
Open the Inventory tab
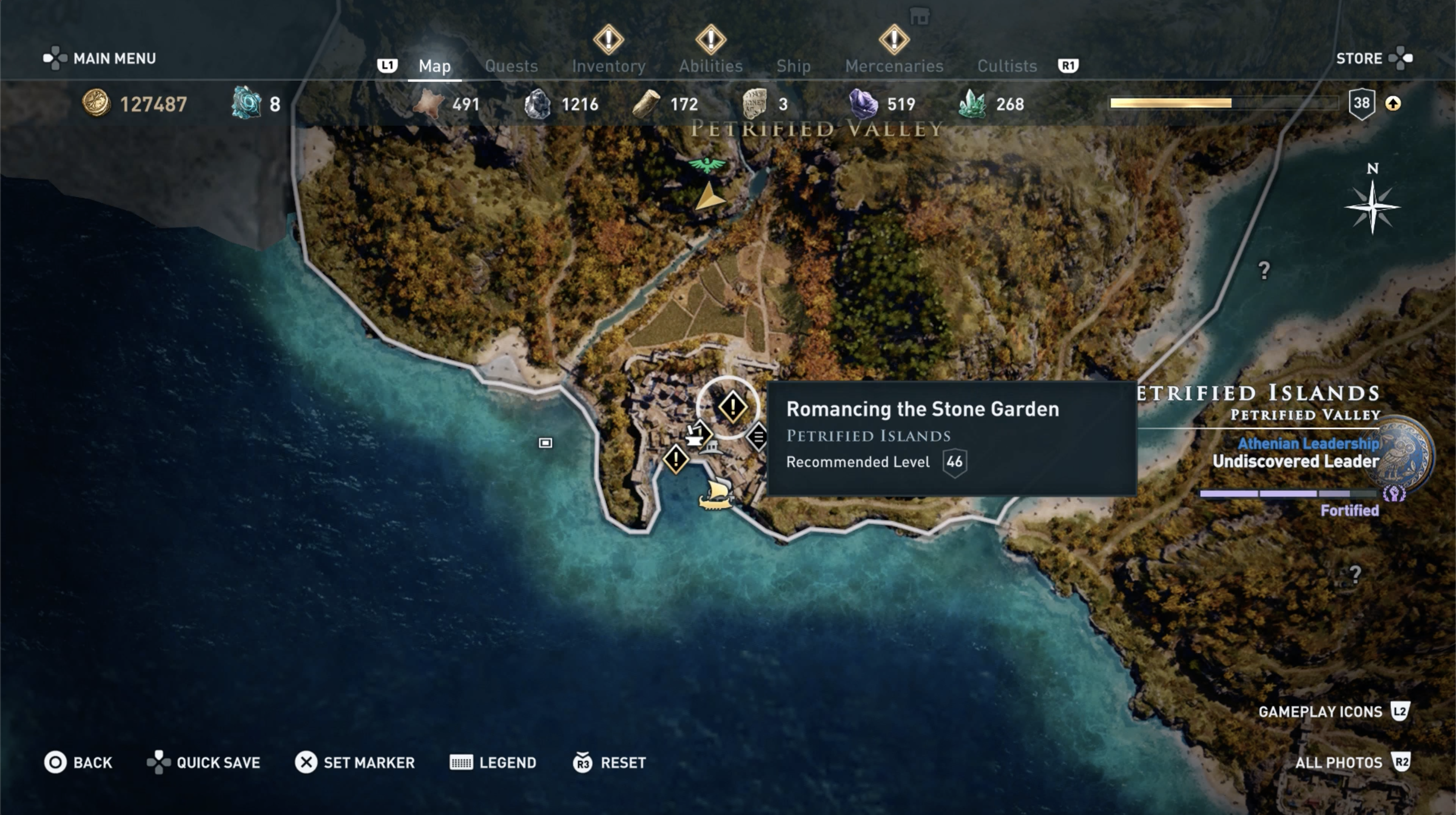click(x=608, y=66)
